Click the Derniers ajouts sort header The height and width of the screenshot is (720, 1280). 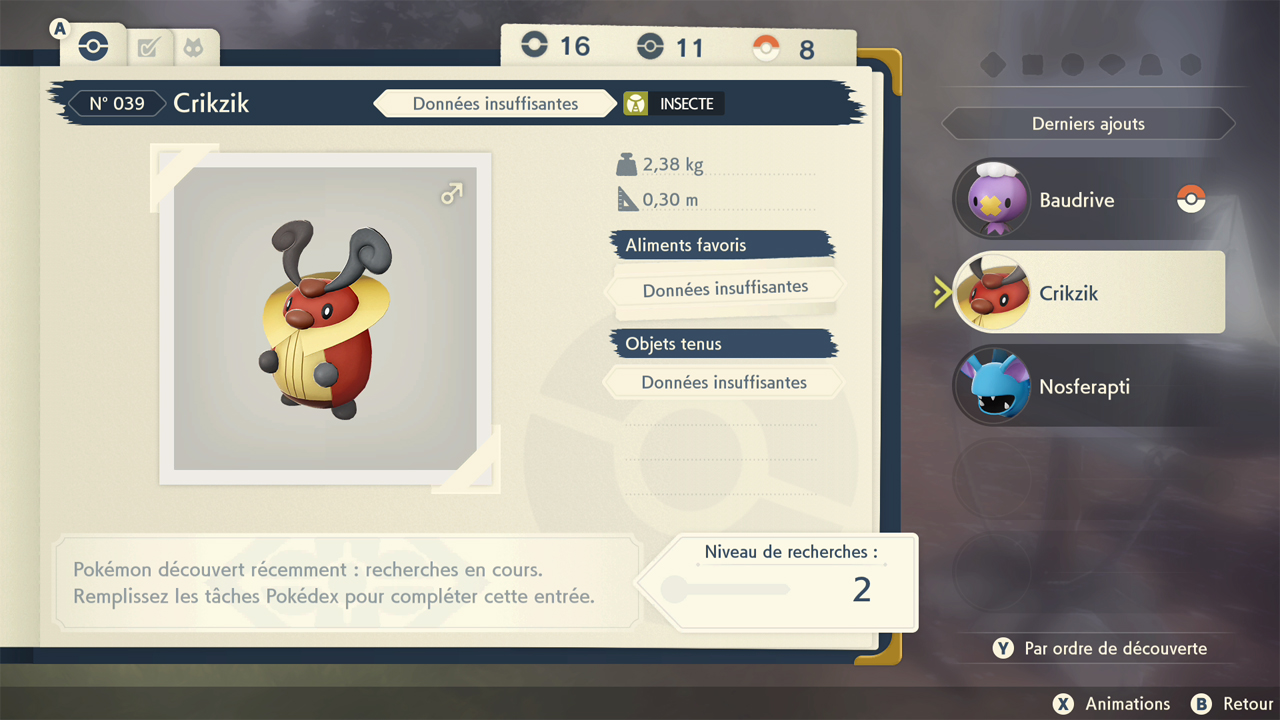pyautogui.click(x=1088, y=124)
